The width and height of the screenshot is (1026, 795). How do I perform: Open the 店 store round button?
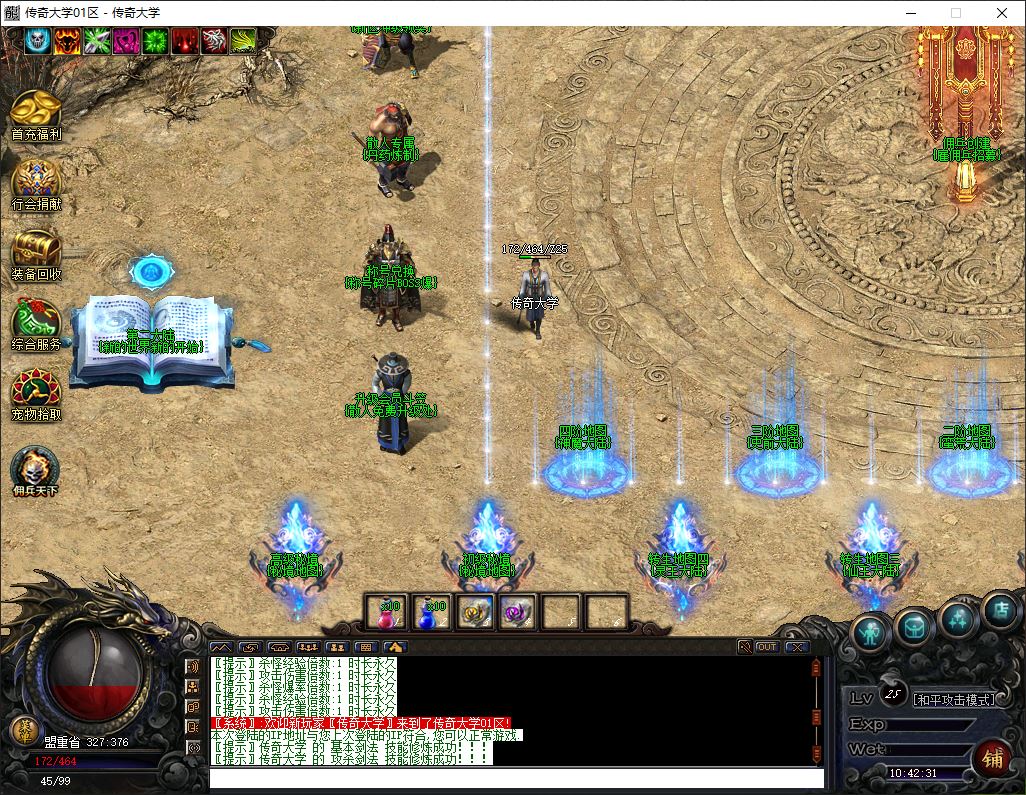click(999, 608)
